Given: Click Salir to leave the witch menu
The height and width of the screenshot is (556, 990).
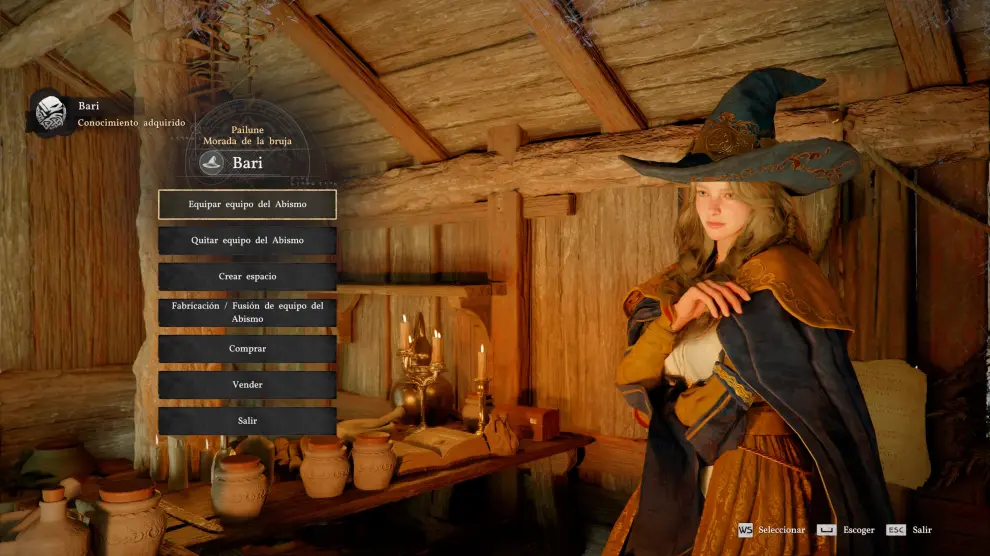Looking at the screenshot, I should point(247,420).
